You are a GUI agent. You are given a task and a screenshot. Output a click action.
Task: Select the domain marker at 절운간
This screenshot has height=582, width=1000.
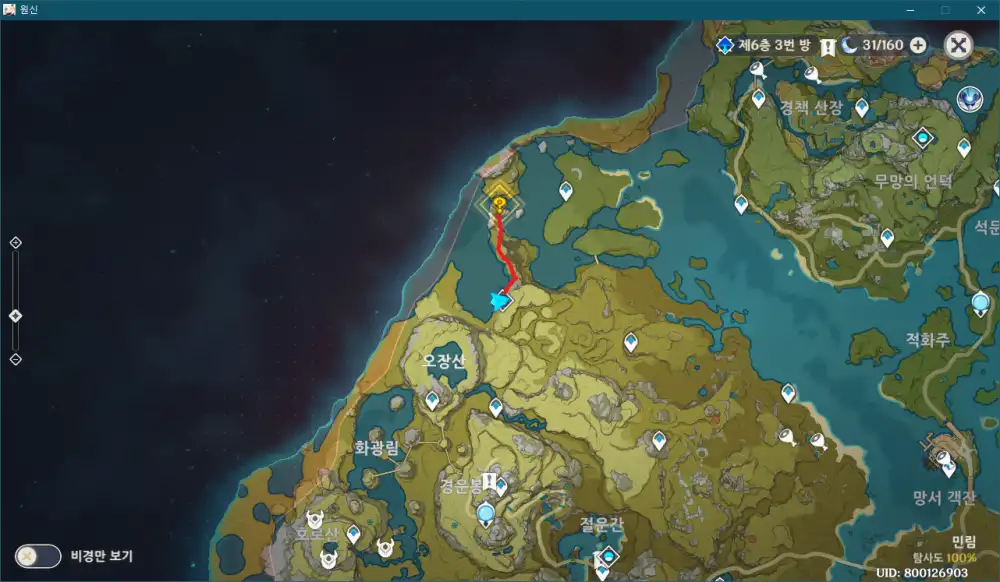coord(605,556)
